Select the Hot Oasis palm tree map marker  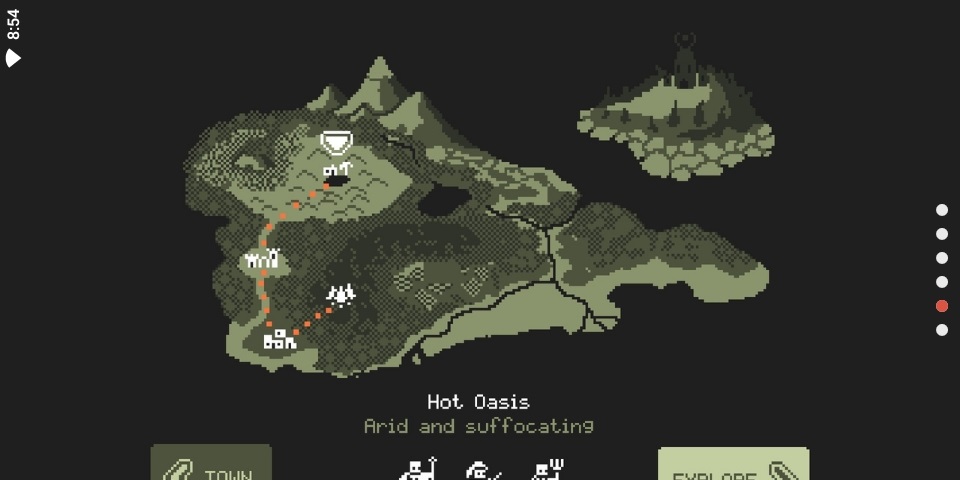[x=337, y=170]
